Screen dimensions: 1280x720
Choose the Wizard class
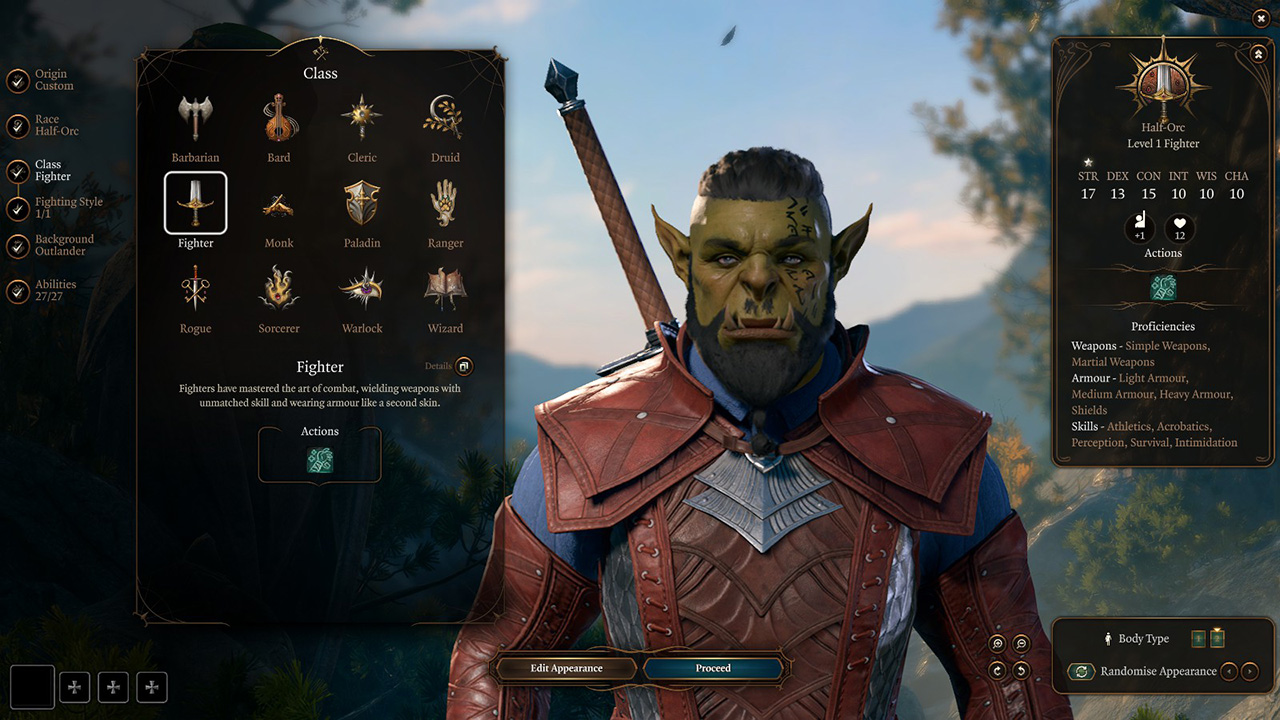coord(445,289)
